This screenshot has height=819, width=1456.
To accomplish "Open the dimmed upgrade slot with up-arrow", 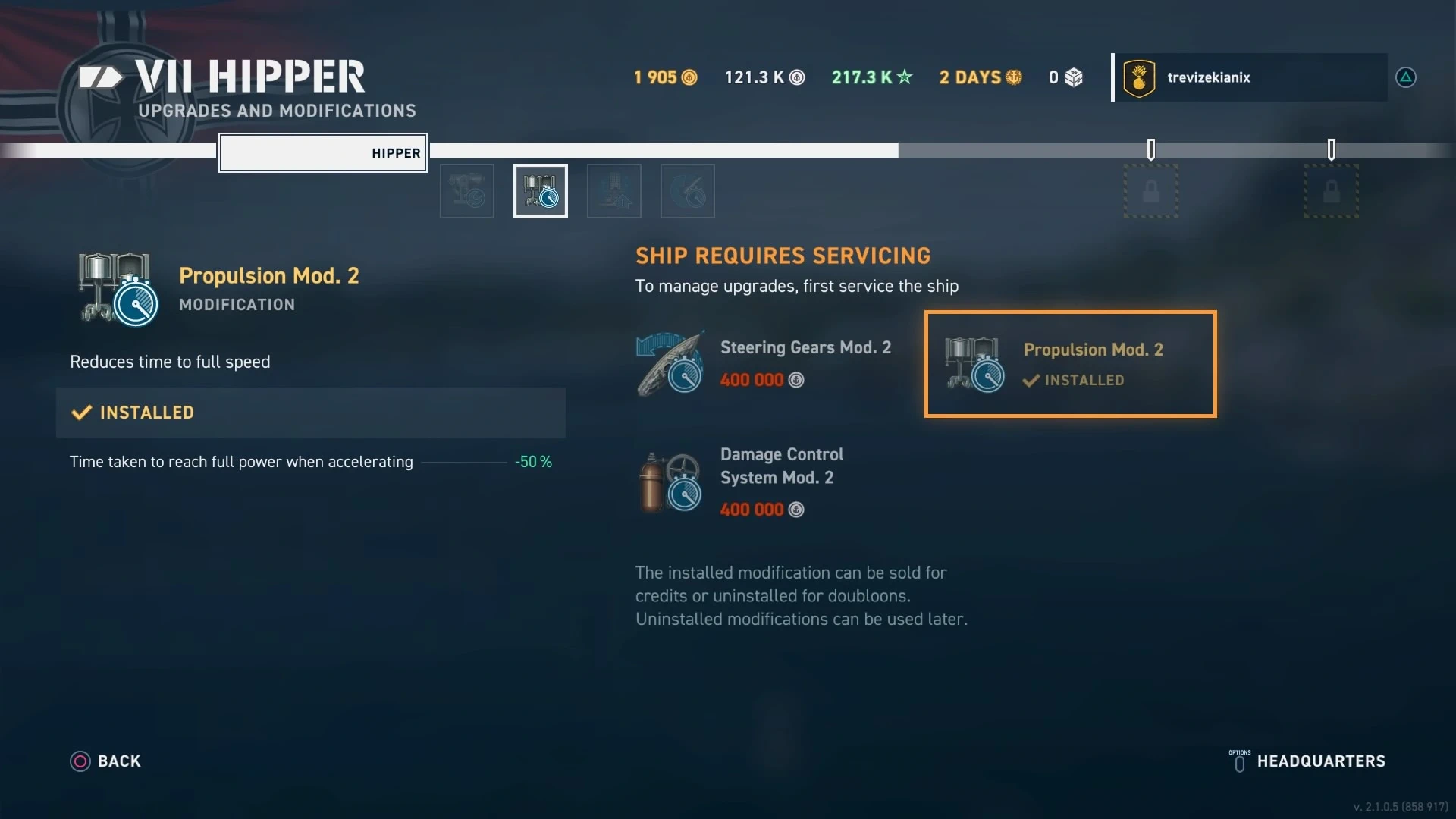I will click(x=614, y=191).
